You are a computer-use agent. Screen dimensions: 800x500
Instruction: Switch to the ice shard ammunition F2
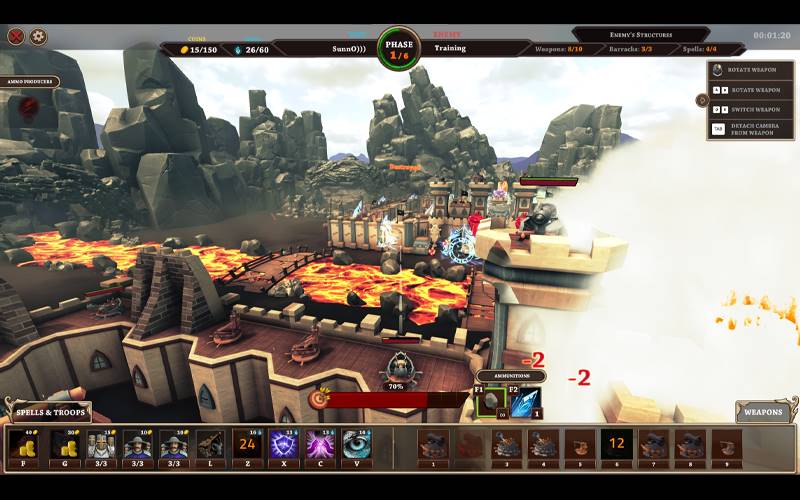coord(525,401)
